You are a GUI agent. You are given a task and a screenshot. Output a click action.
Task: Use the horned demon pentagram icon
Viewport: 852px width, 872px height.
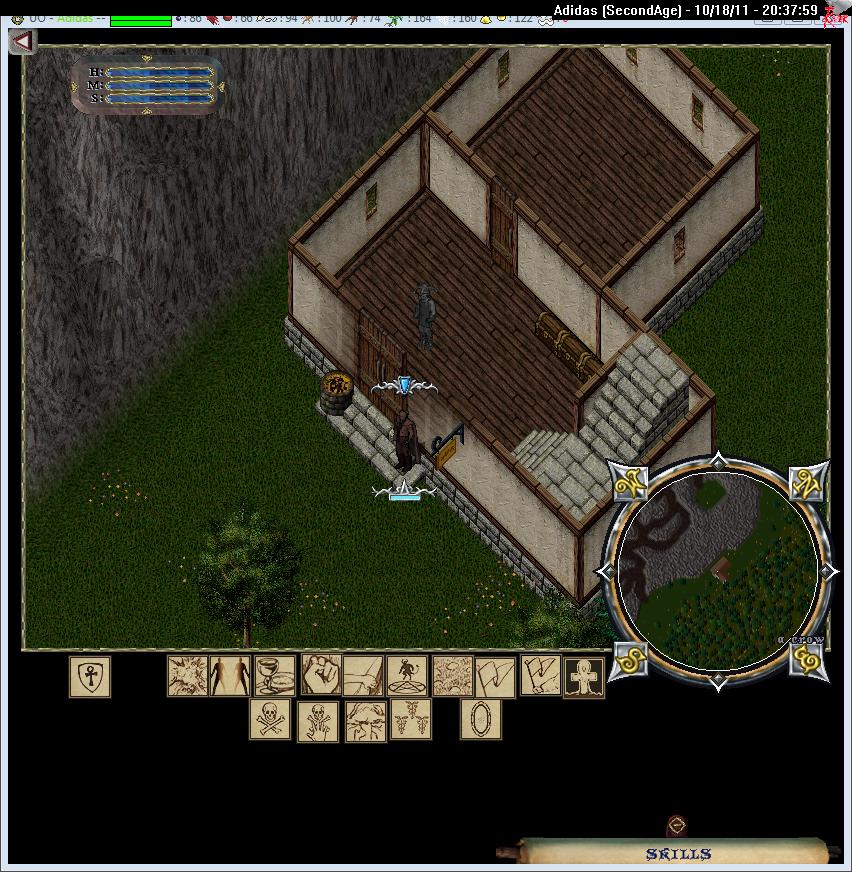(x=407, y=676)
